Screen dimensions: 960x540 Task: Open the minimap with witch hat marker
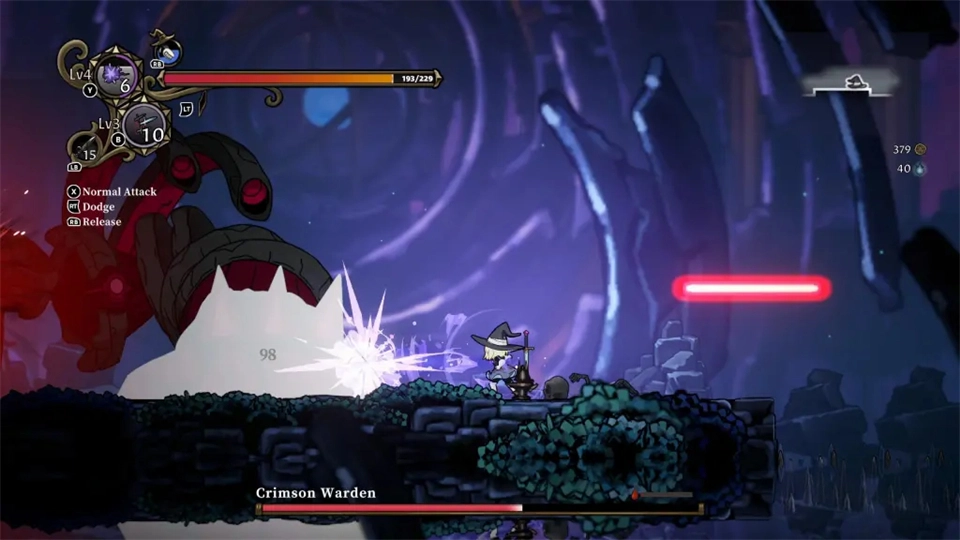851,86
